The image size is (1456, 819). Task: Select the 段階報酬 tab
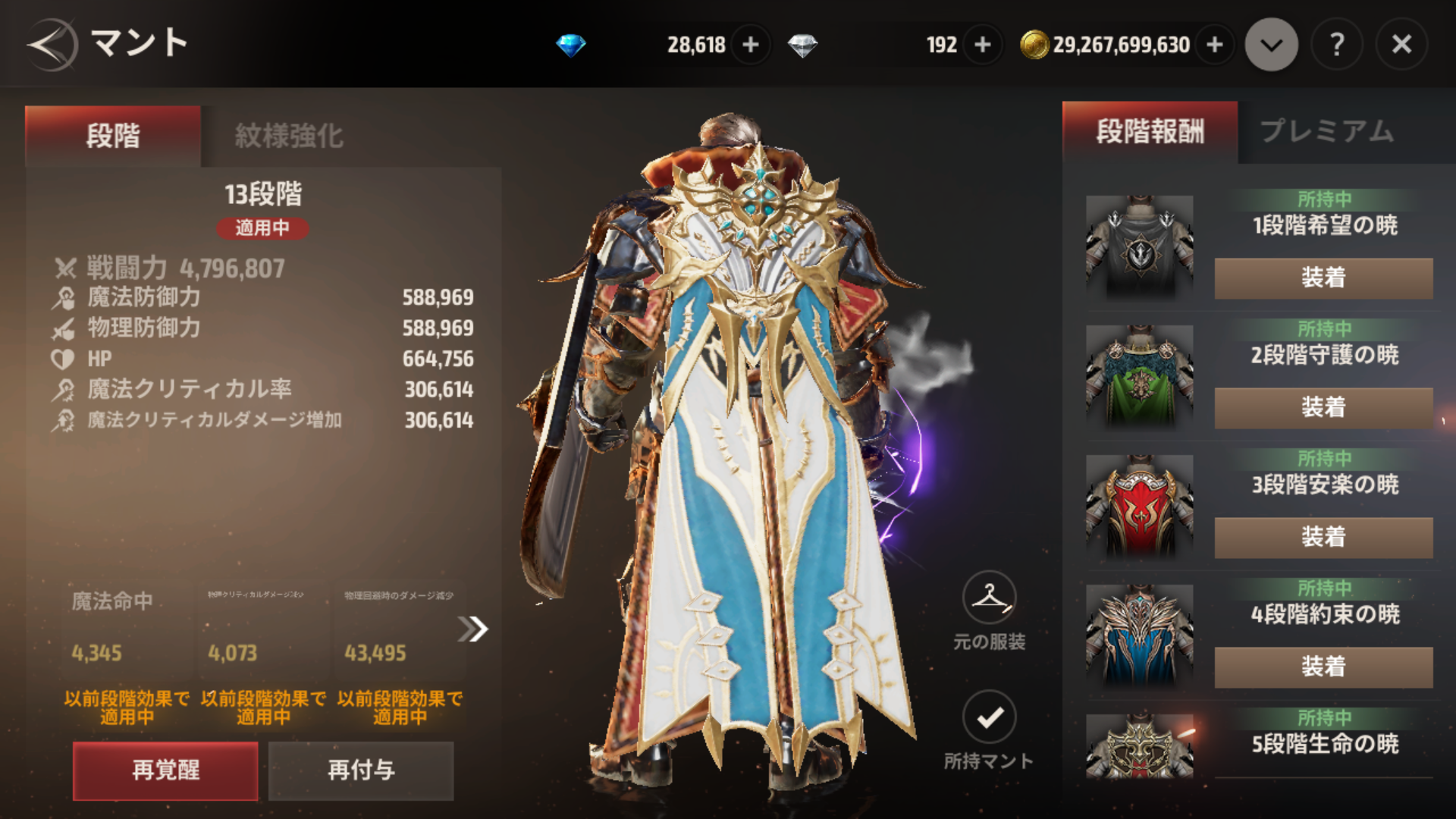1150,131
